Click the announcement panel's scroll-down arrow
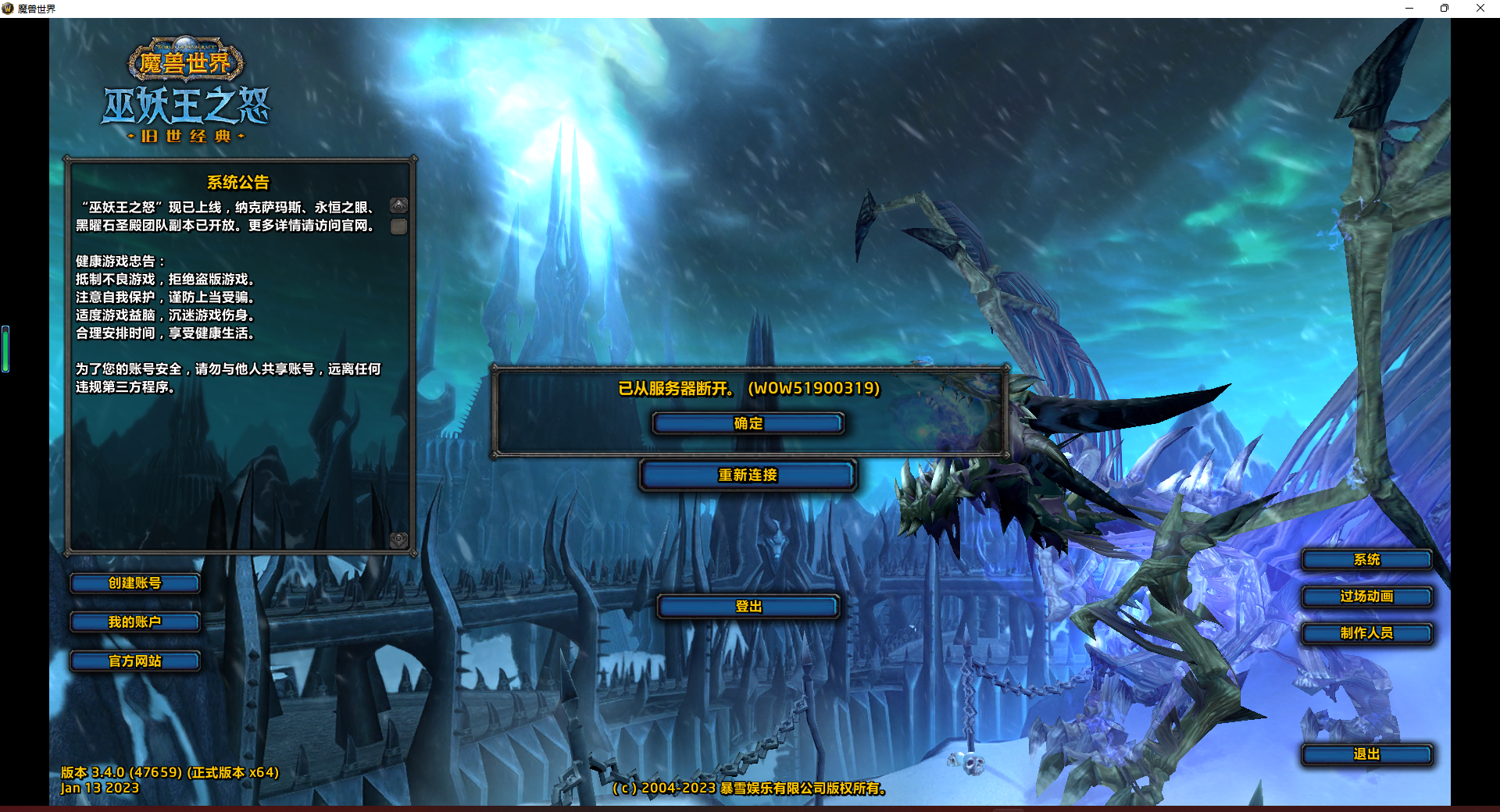 399,540
